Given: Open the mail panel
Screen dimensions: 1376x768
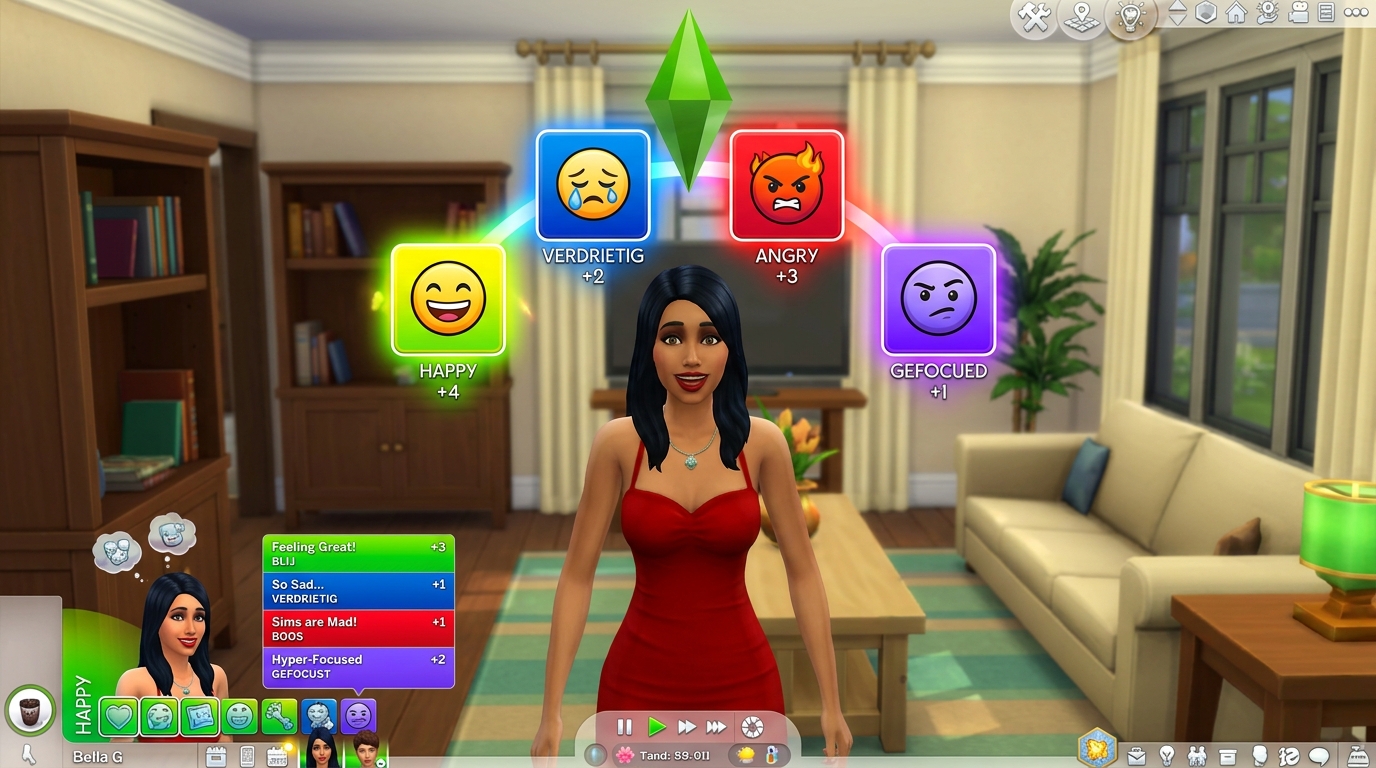Looking at the screenshot, I should (1137, 757).
